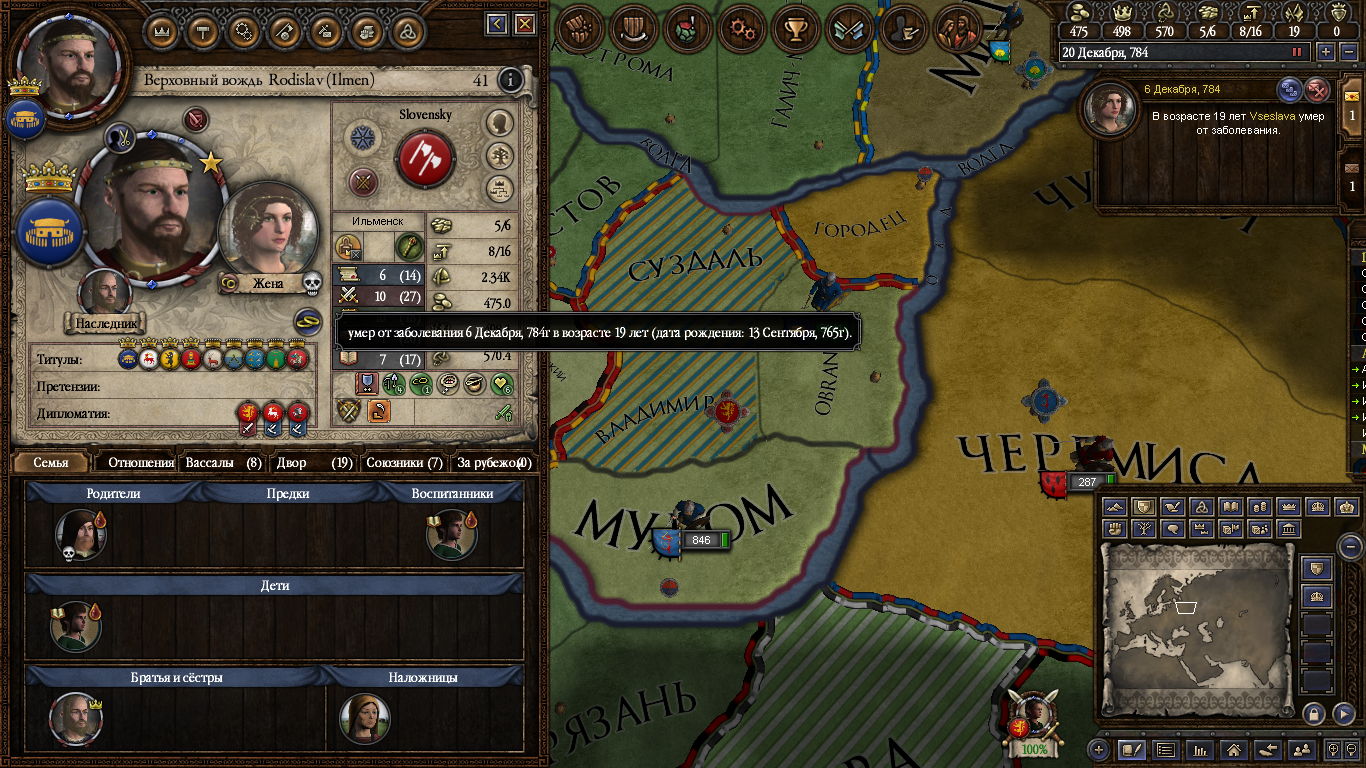1366x768 pixels.
Task: Click the world minimap
Action: click(1196, 627)
